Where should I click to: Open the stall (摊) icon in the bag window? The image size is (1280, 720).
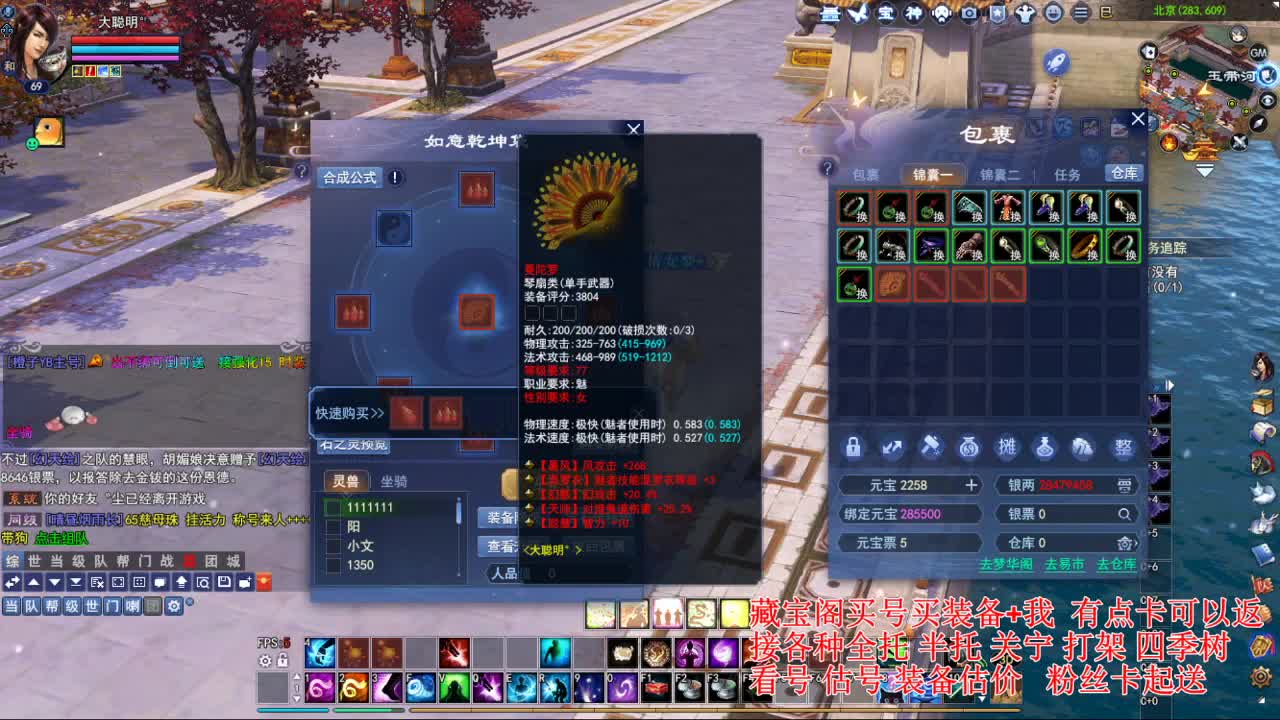click(1007, 448)
